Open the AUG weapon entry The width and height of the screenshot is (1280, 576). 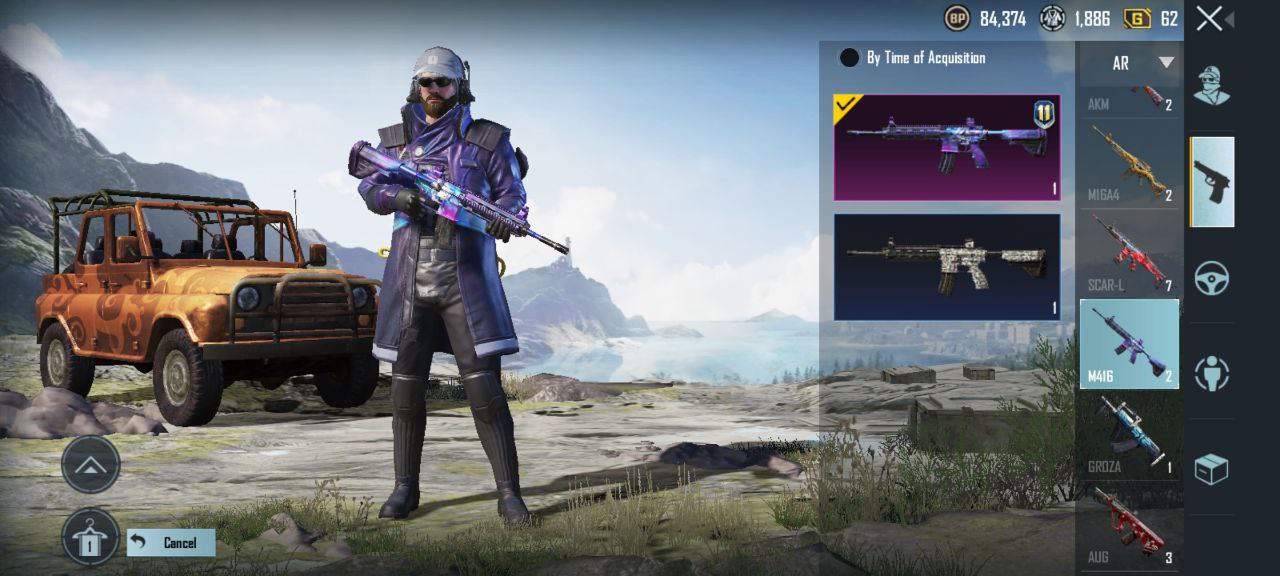1130,523
